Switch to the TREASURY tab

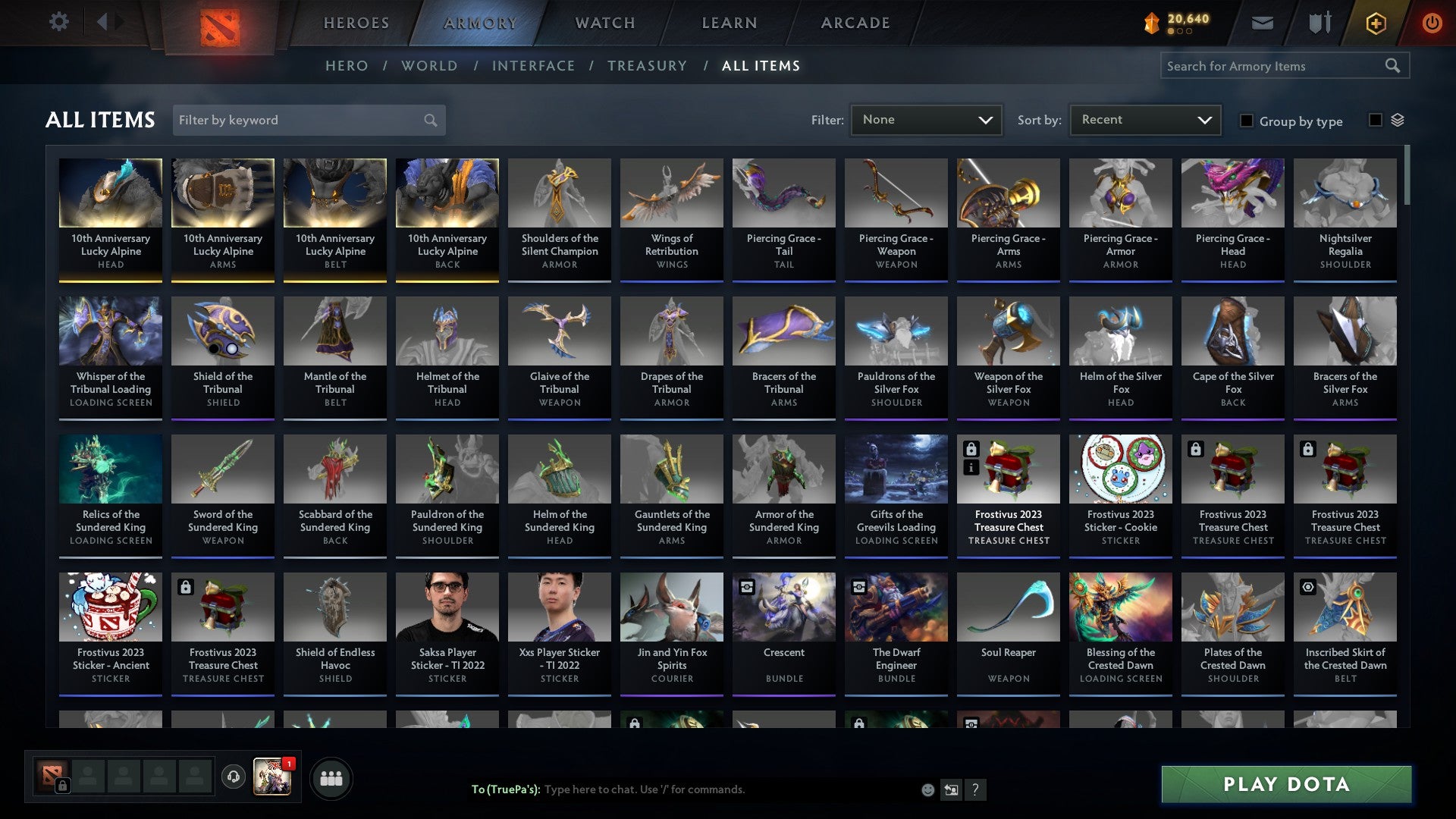click(648, 66)
